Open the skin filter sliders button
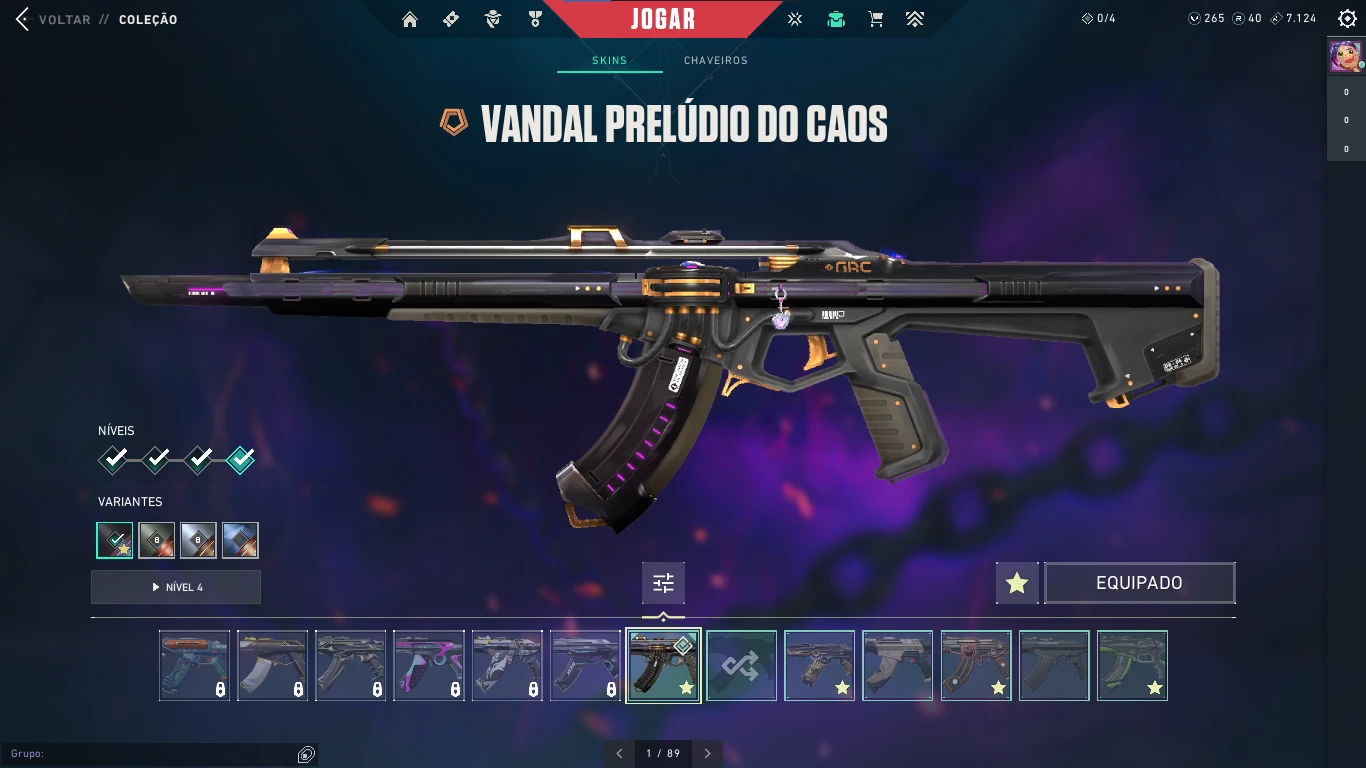 (x=663, y=583)
